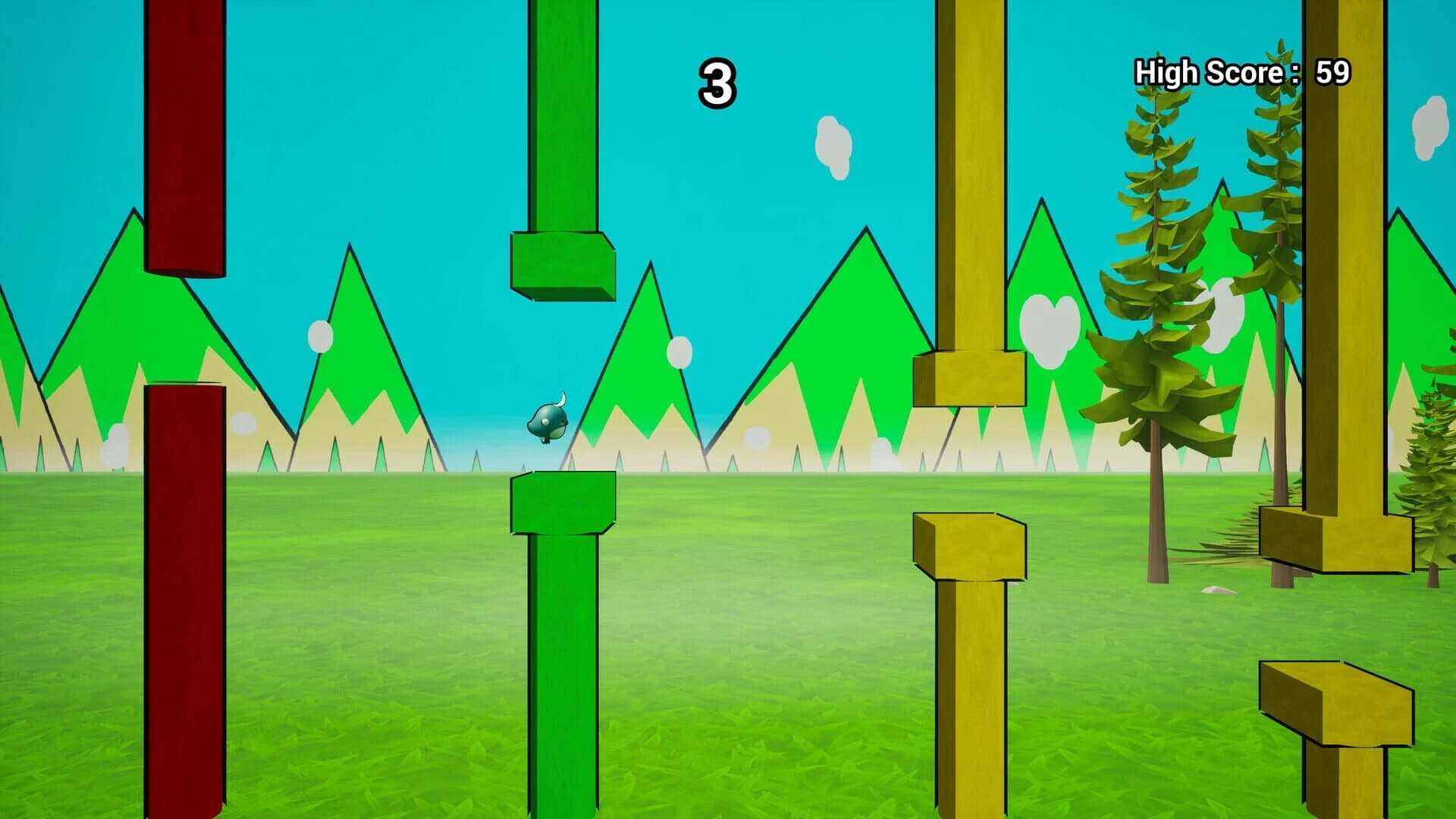The width and height of the screenshot is (1456, 819).
Task: Click the score number 3
Action: (719, 80)
